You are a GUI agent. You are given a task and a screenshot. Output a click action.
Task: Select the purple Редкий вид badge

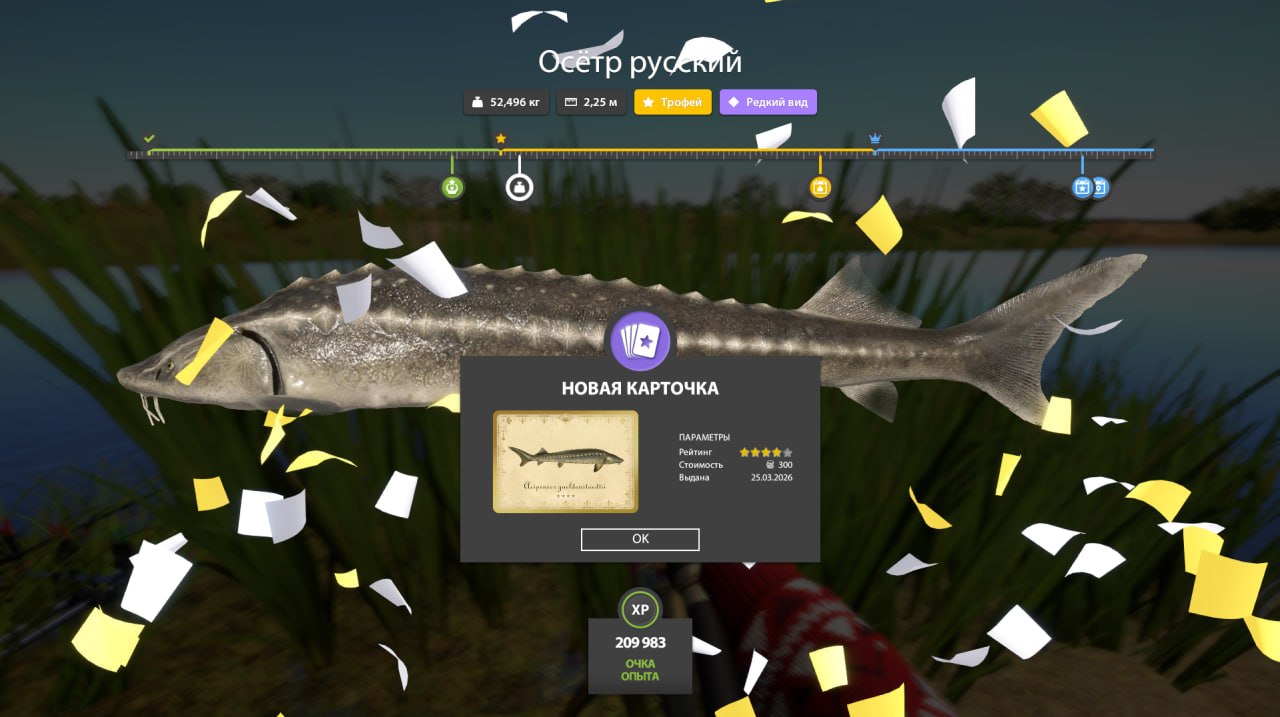[x=768, y=102]
